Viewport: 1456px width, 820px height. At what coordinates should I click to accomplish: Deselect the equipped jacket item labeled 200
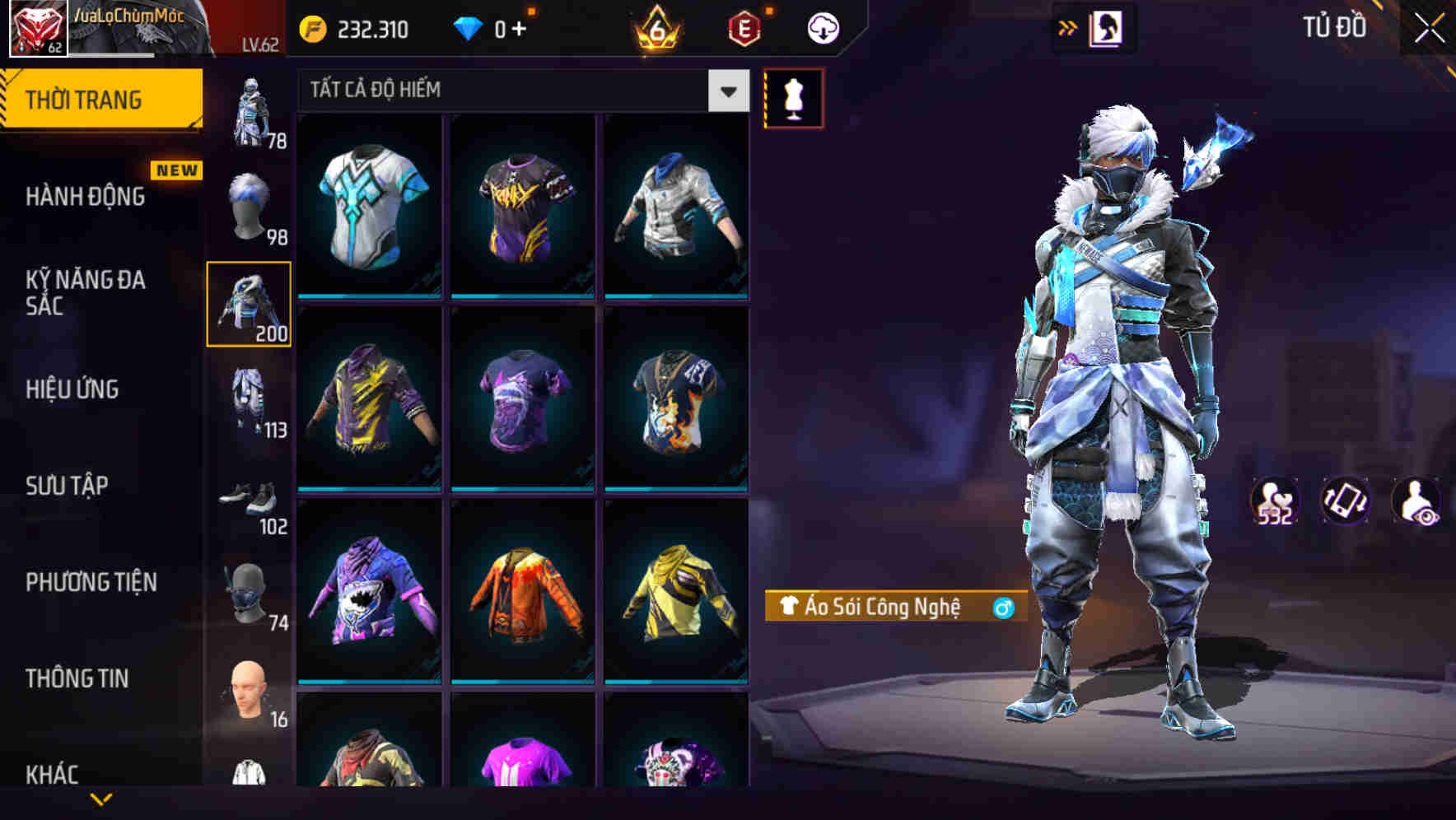point(249,305)
